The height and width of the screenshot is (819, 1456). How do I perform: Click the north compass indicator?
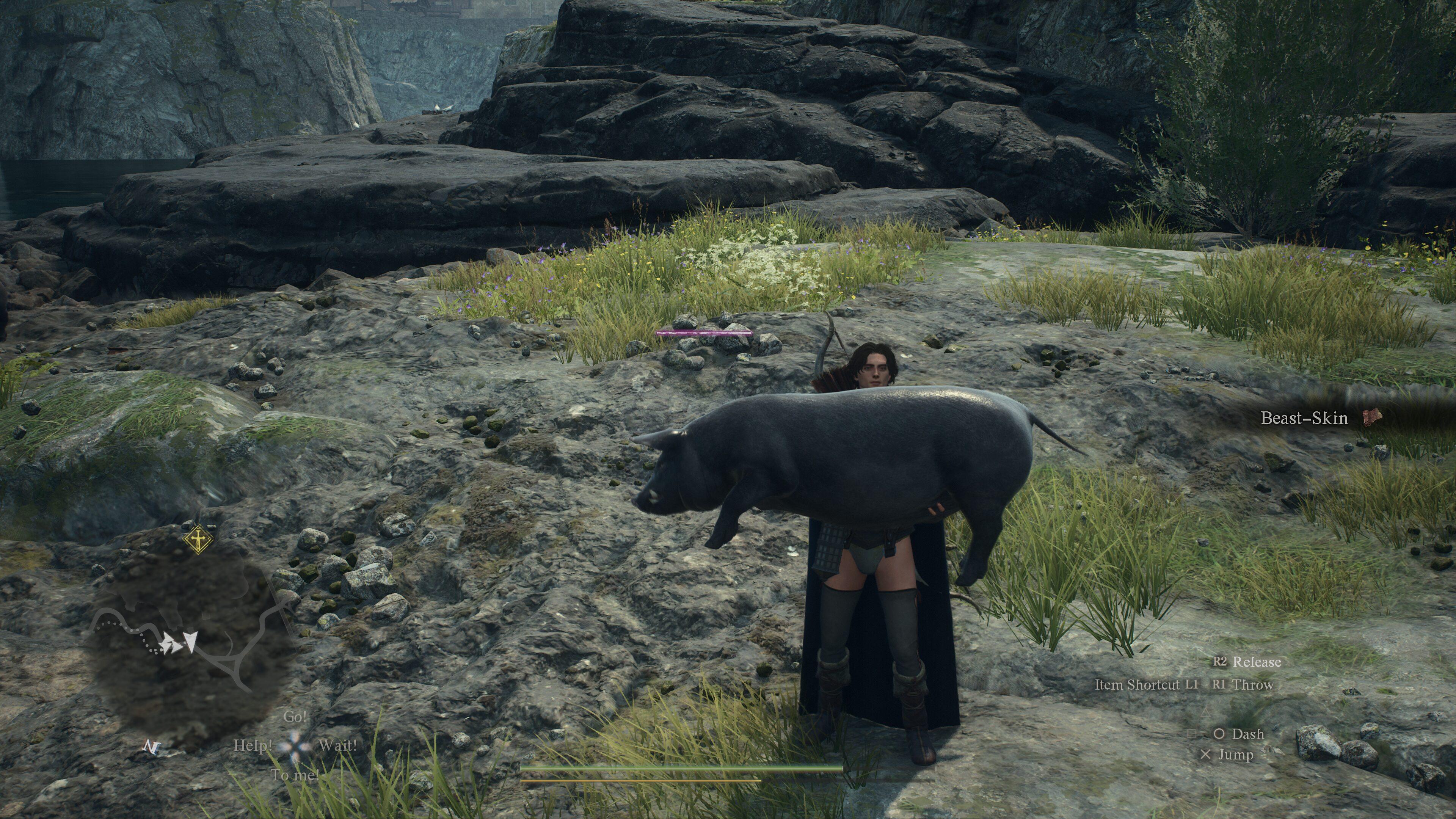(x=151, y=747)
